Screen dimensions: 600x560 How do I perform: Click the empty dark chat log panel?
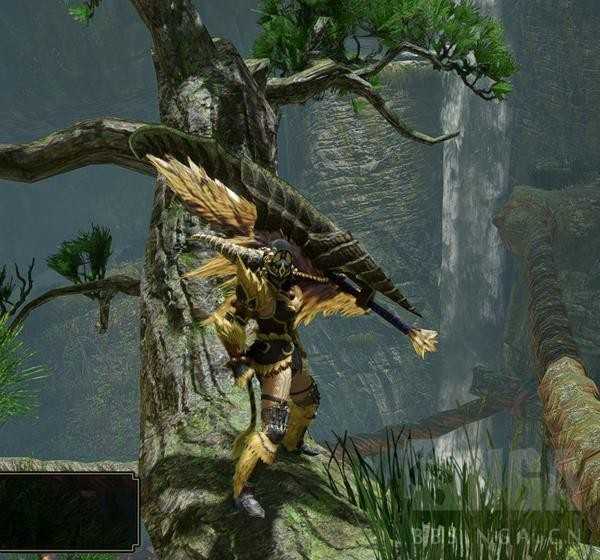pyautogui.click(x=67, y=511)
